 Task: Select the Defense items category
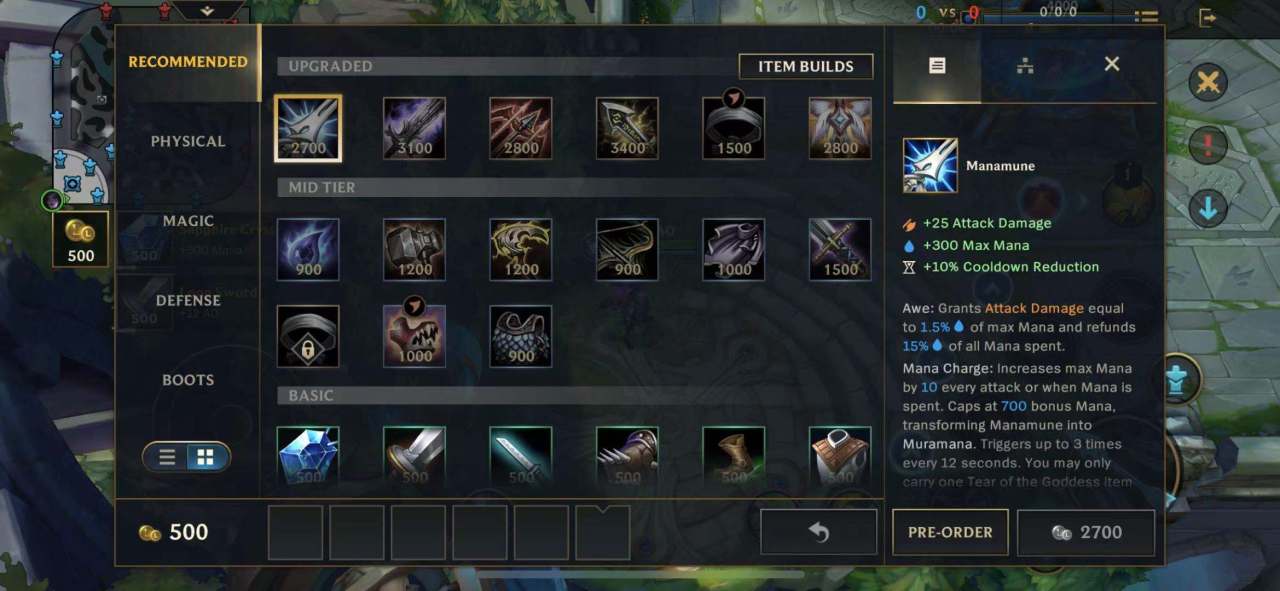(188, 300)
